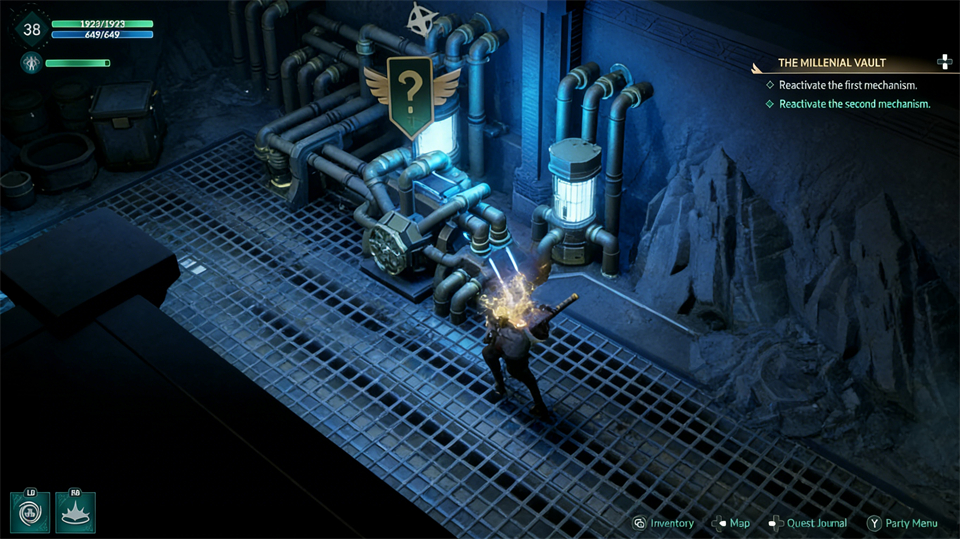Click the level 38 character badge
The width and height of the screenshot is (960, 539).
tap(32, 29)
